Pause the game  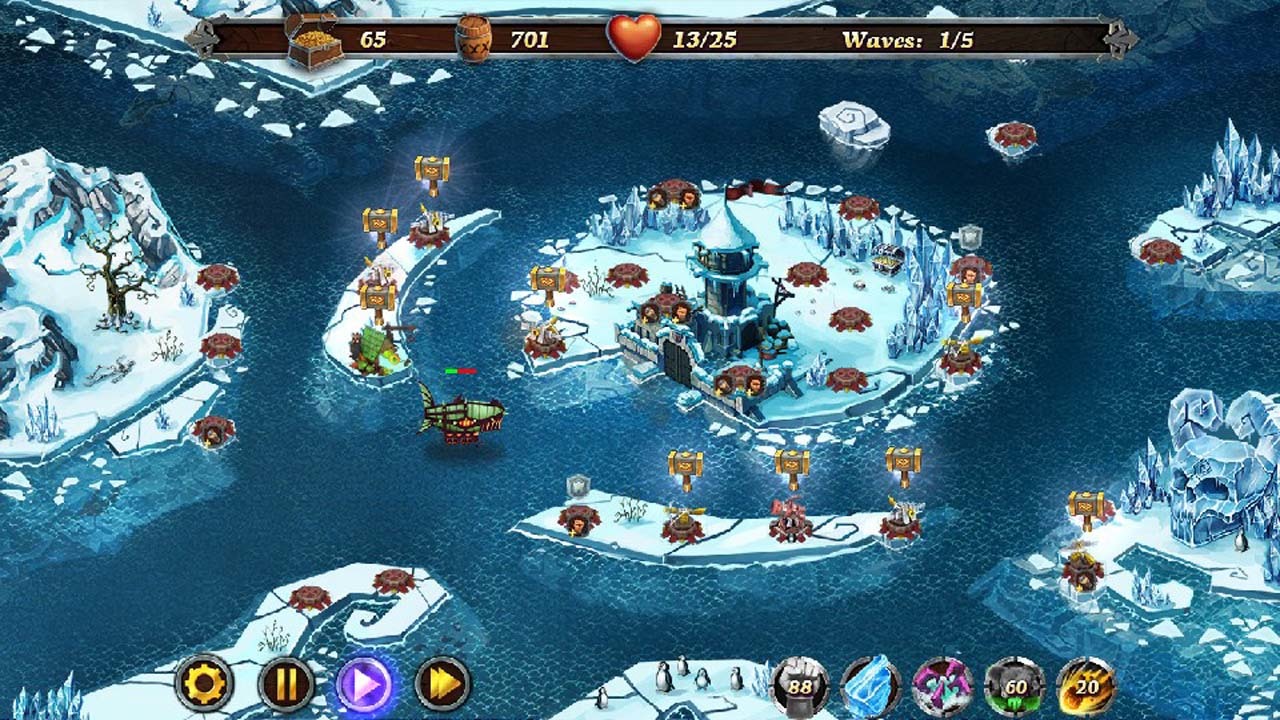[286, 684]
